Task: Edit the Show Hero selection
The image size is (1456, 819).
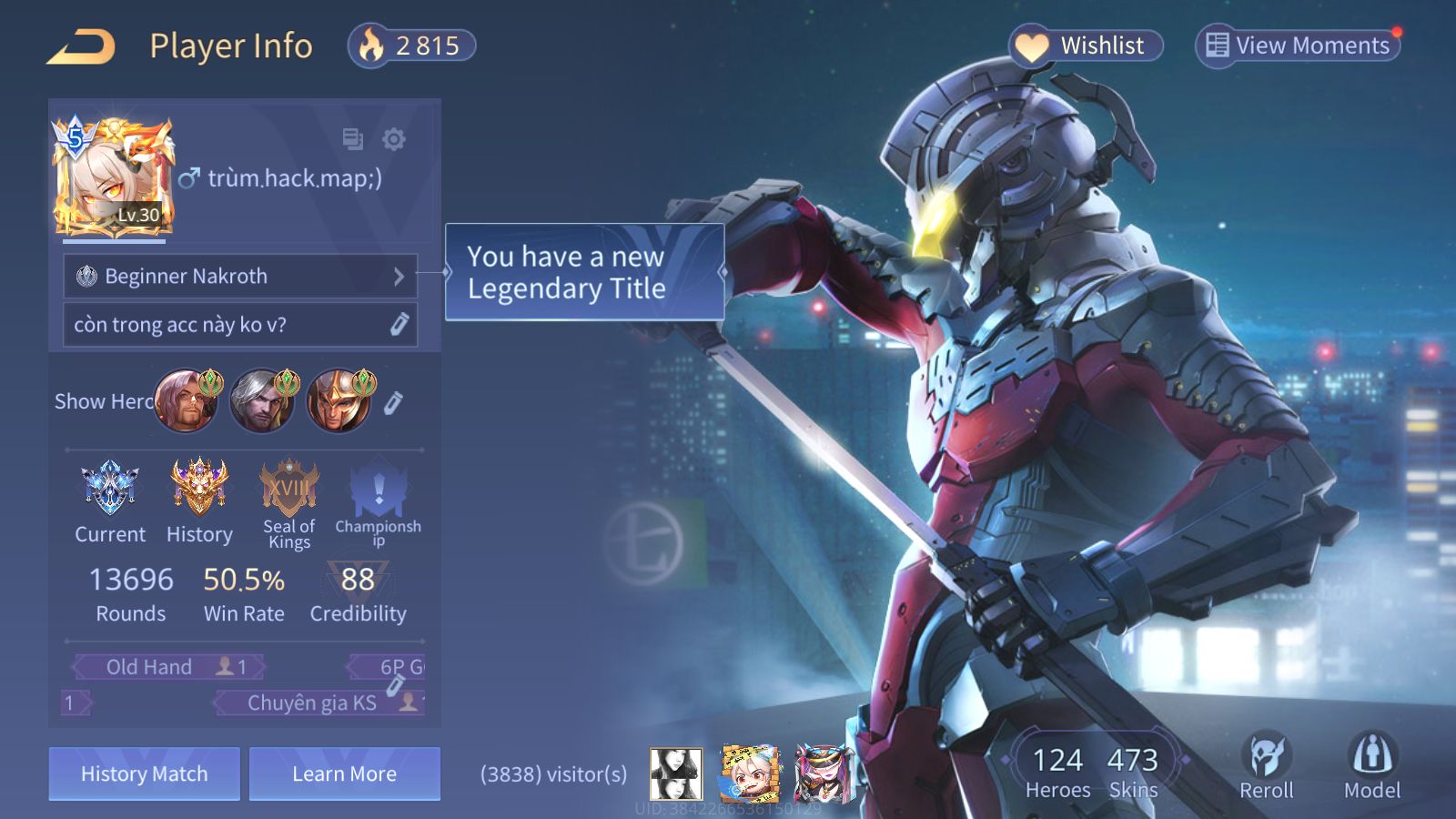Action: tap(393, 402)
